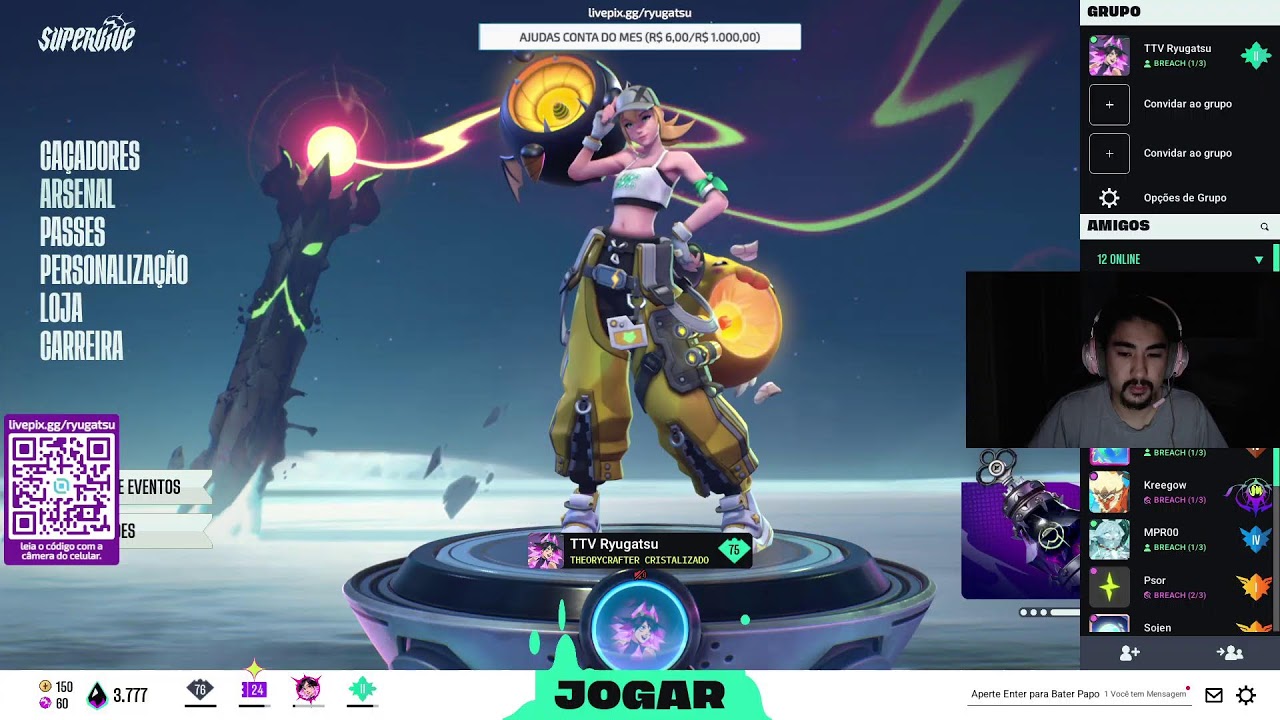Search friends with the magnifier icon

pyautogui.click(x=1264, y=227)
